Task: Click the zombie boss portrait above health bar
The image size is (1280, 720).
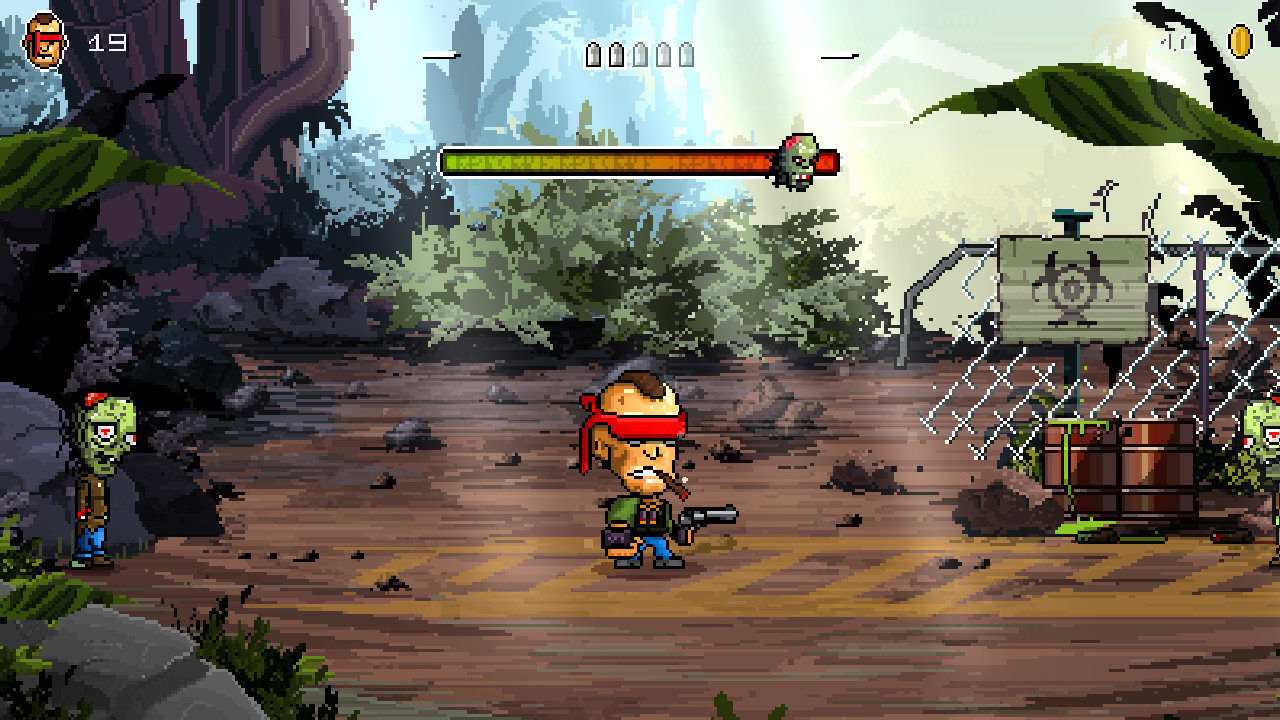Action: point(797,160)
